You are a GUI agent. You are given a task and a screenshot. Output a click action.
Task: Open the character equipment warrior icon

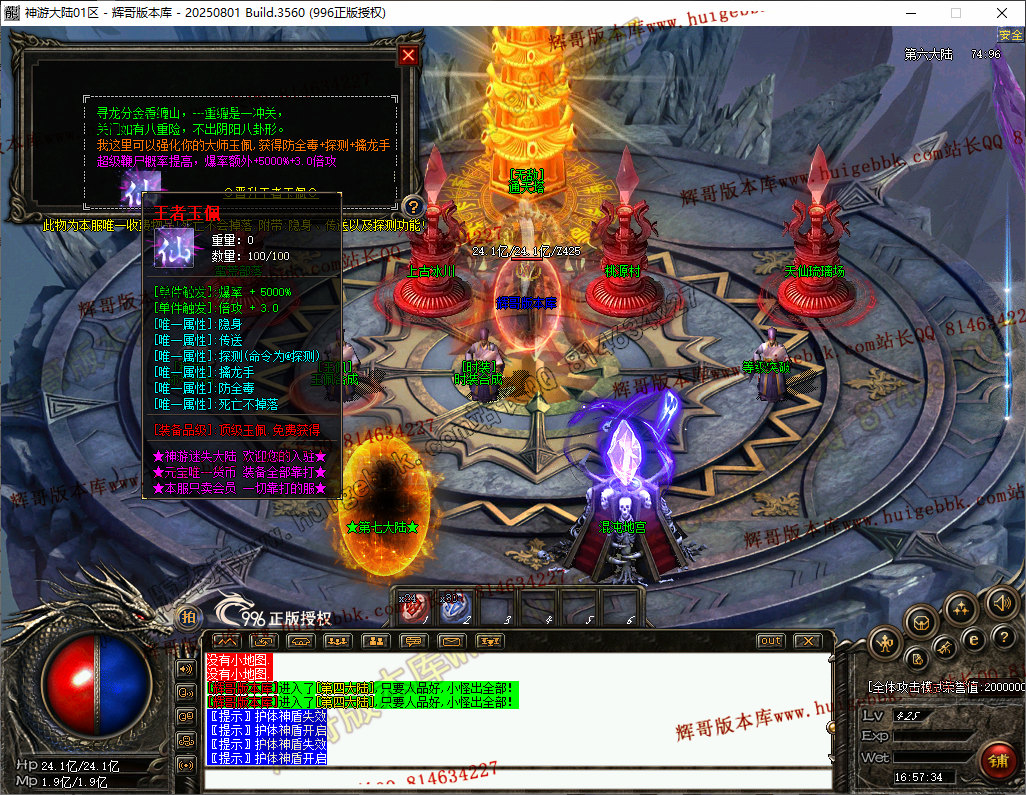tap(885, 642)
